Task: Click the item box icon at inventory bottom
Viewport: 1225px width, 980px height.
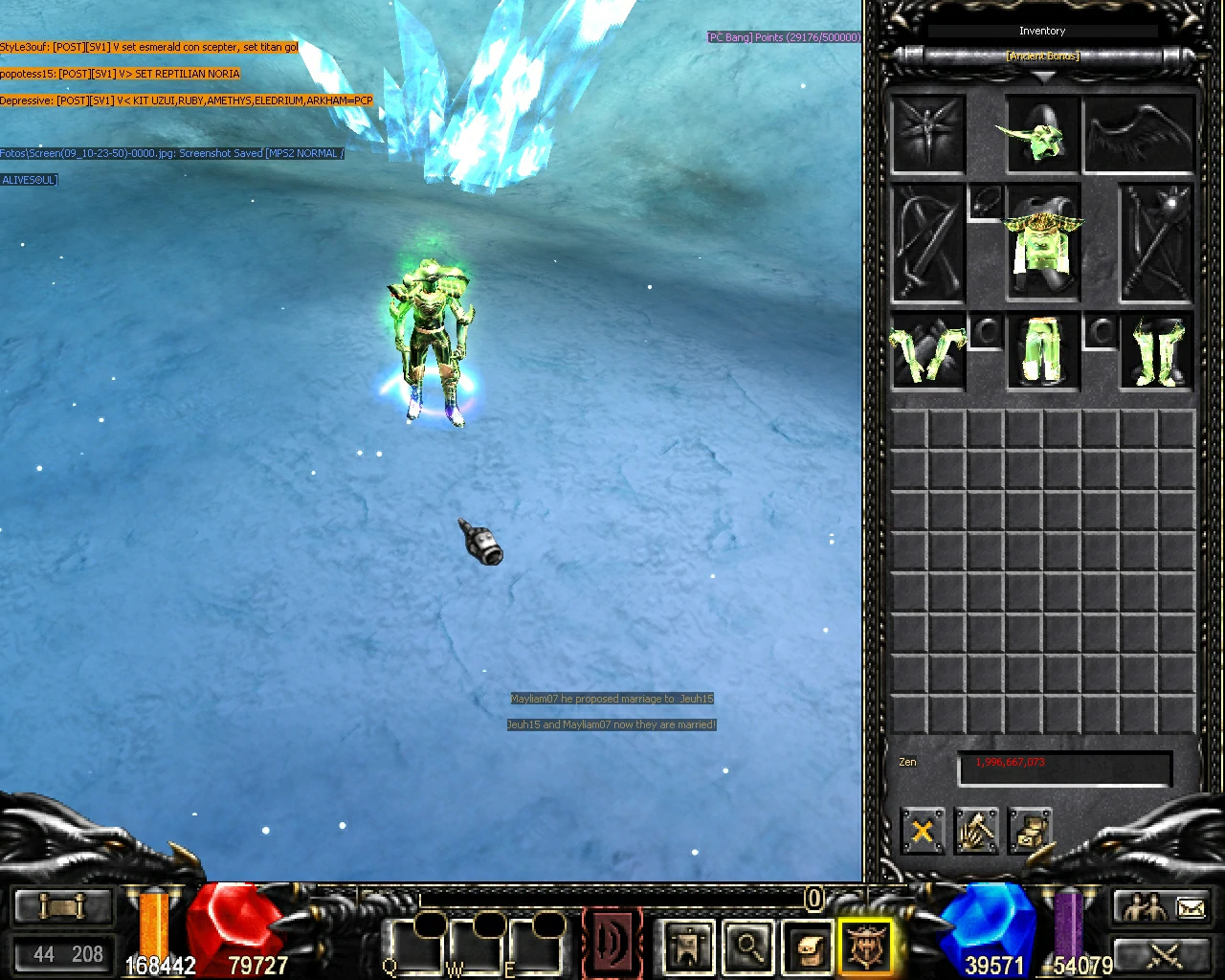Action: (1032, 832)
